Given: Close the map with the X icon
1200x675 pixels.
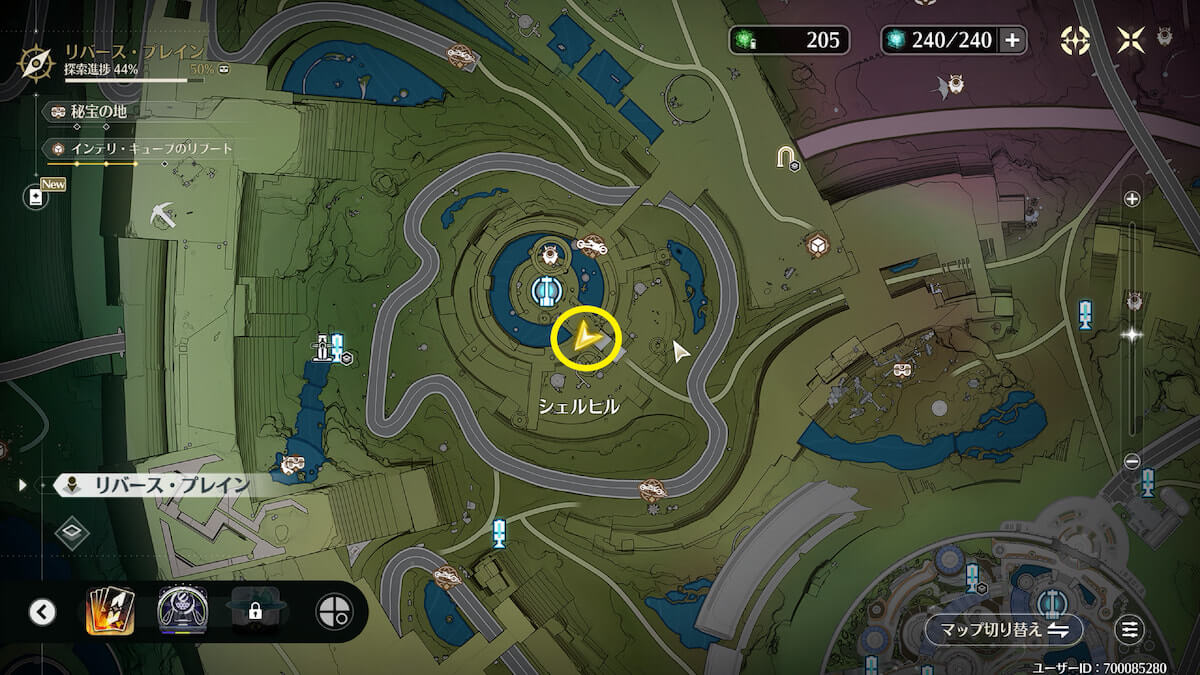Looking at the screenshot, I should coord(1132,40).
